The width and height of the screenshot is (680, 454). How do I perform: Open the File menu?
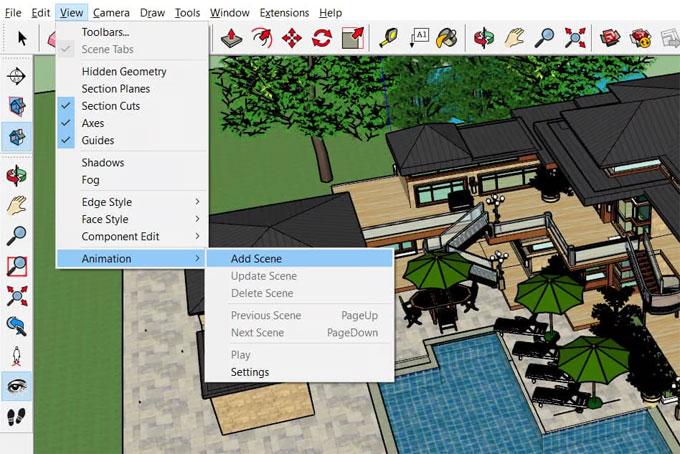(x=13, y=13)
